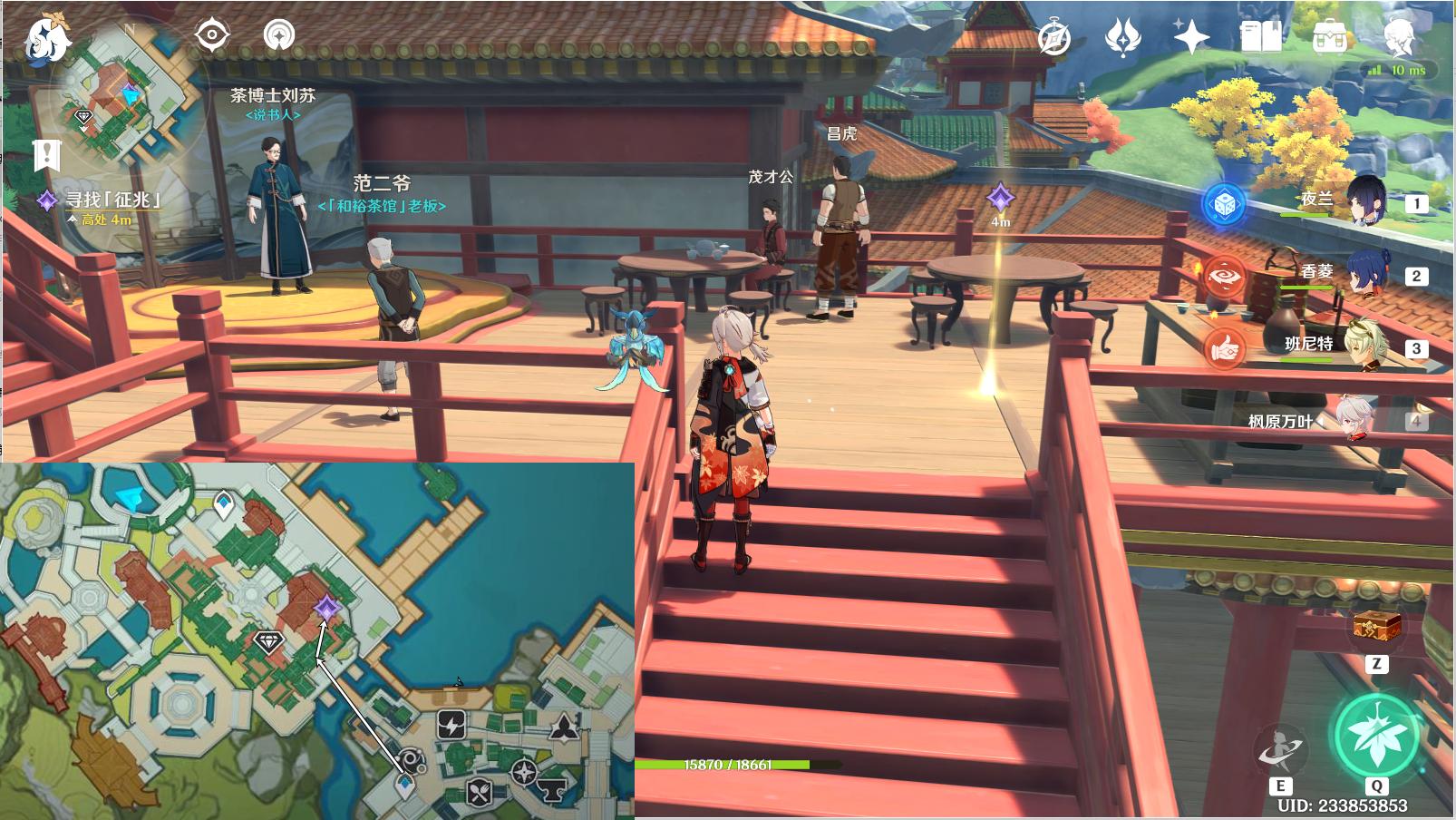
Task: Click the eye-shaped target icon beside the minimap
Action: (x=212, y=35)
